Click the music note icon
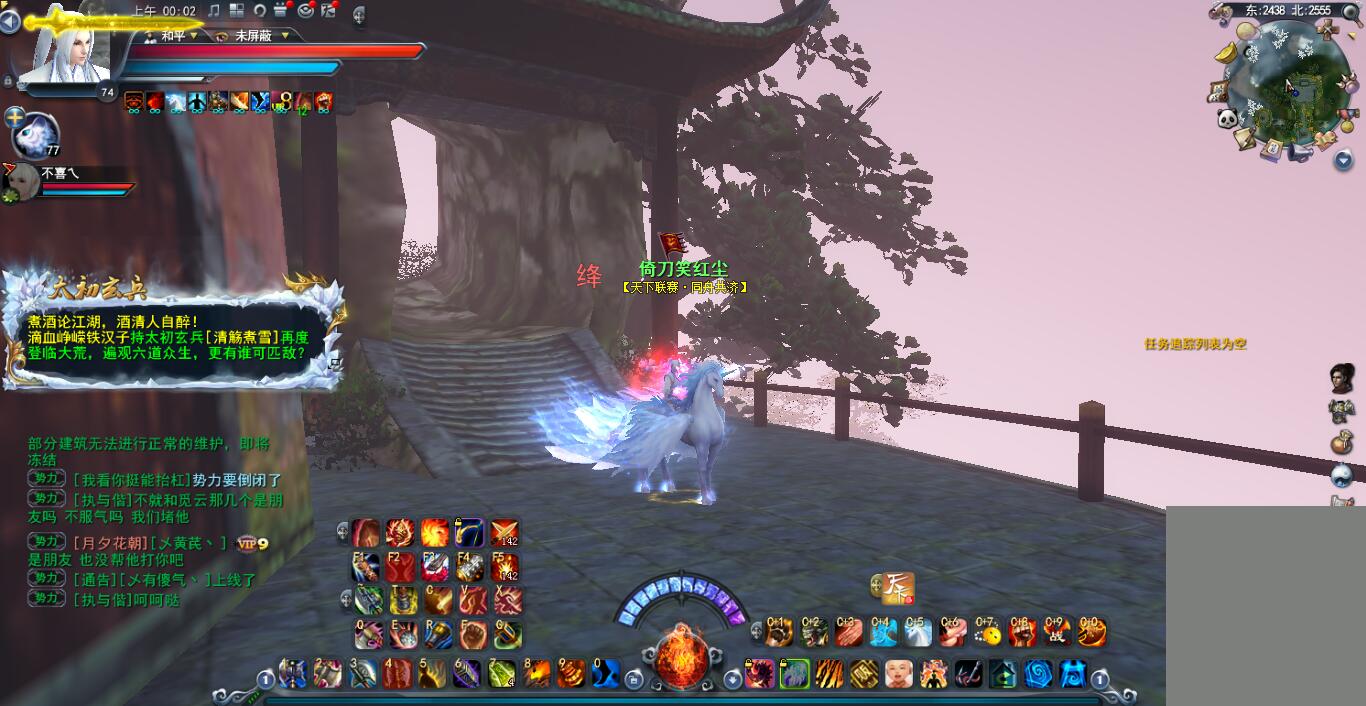The width and height of the screenshot is (1366, 706). pyautogui.click(x=214, y=10)
